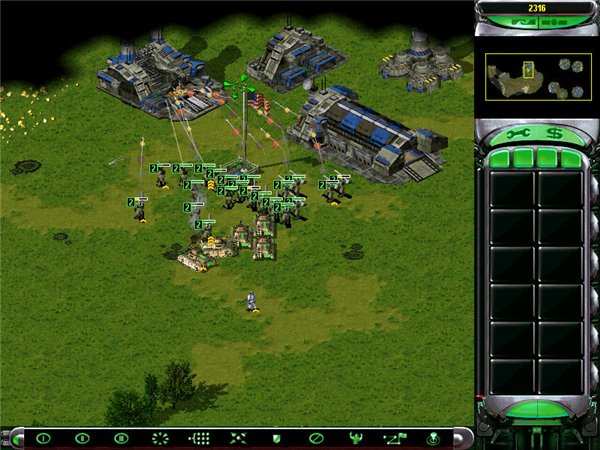Activate the wrench repair button

518,133
